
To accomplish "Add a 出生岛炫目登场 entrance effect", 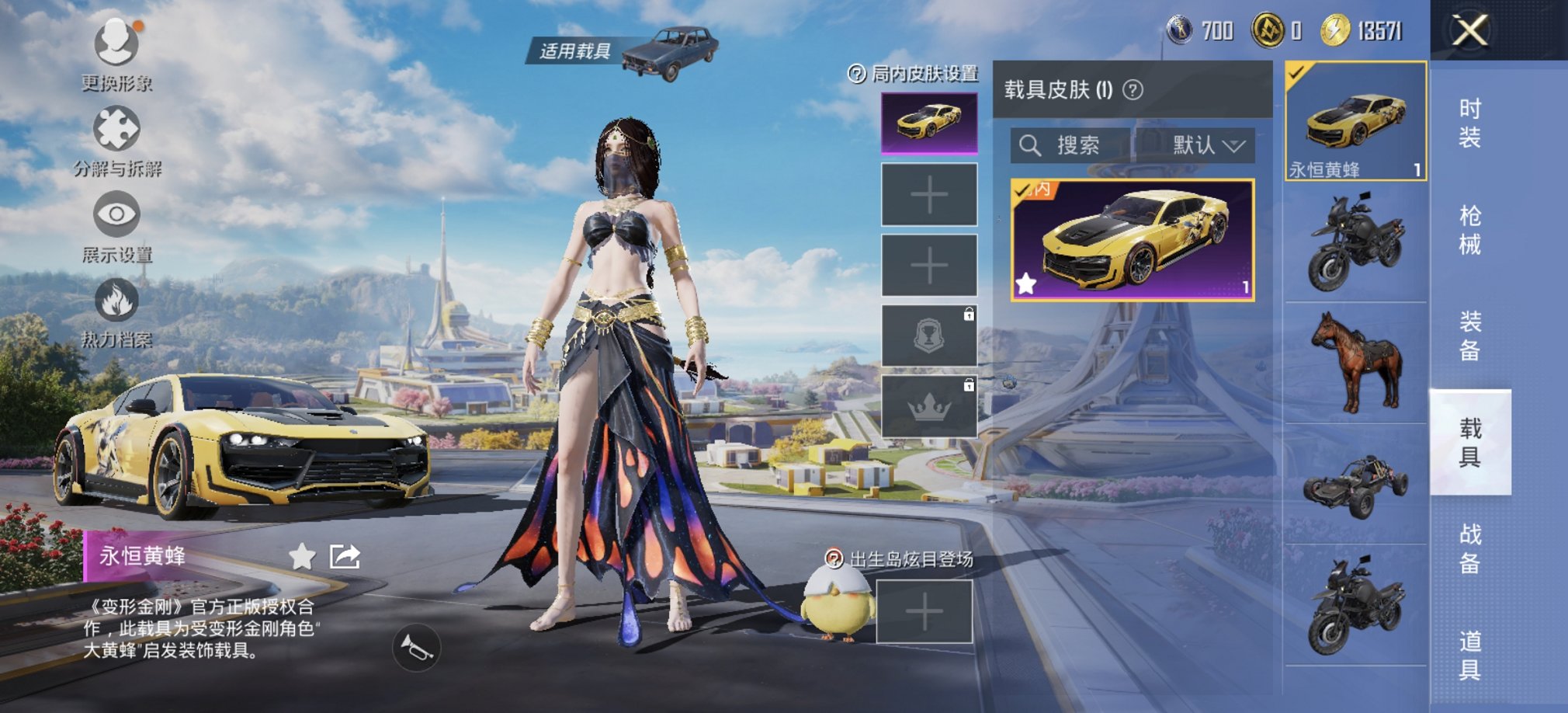I will coord(924,613).
